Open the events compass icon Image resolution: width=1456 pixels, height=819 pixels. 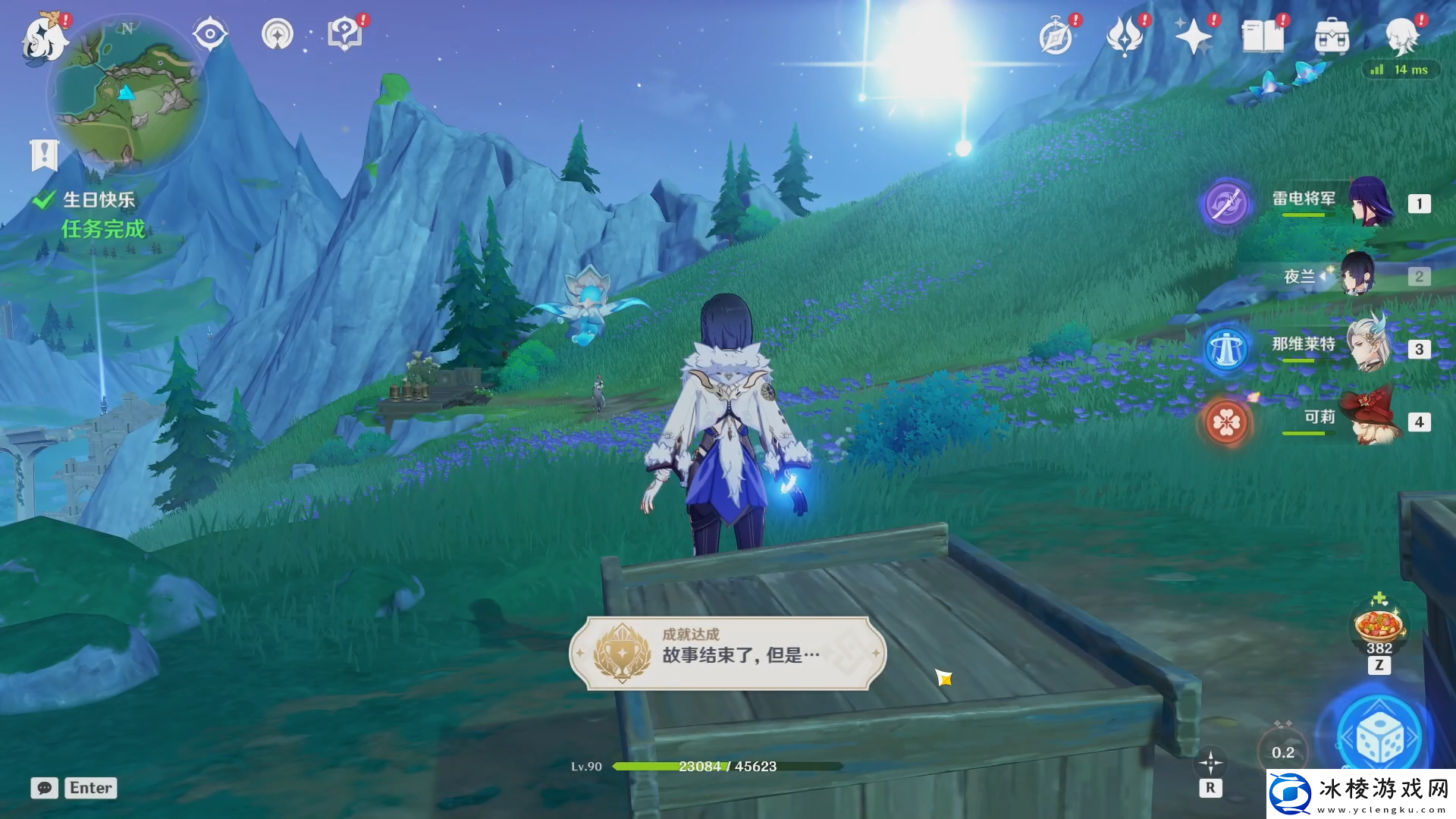[x=1056, y=36]
